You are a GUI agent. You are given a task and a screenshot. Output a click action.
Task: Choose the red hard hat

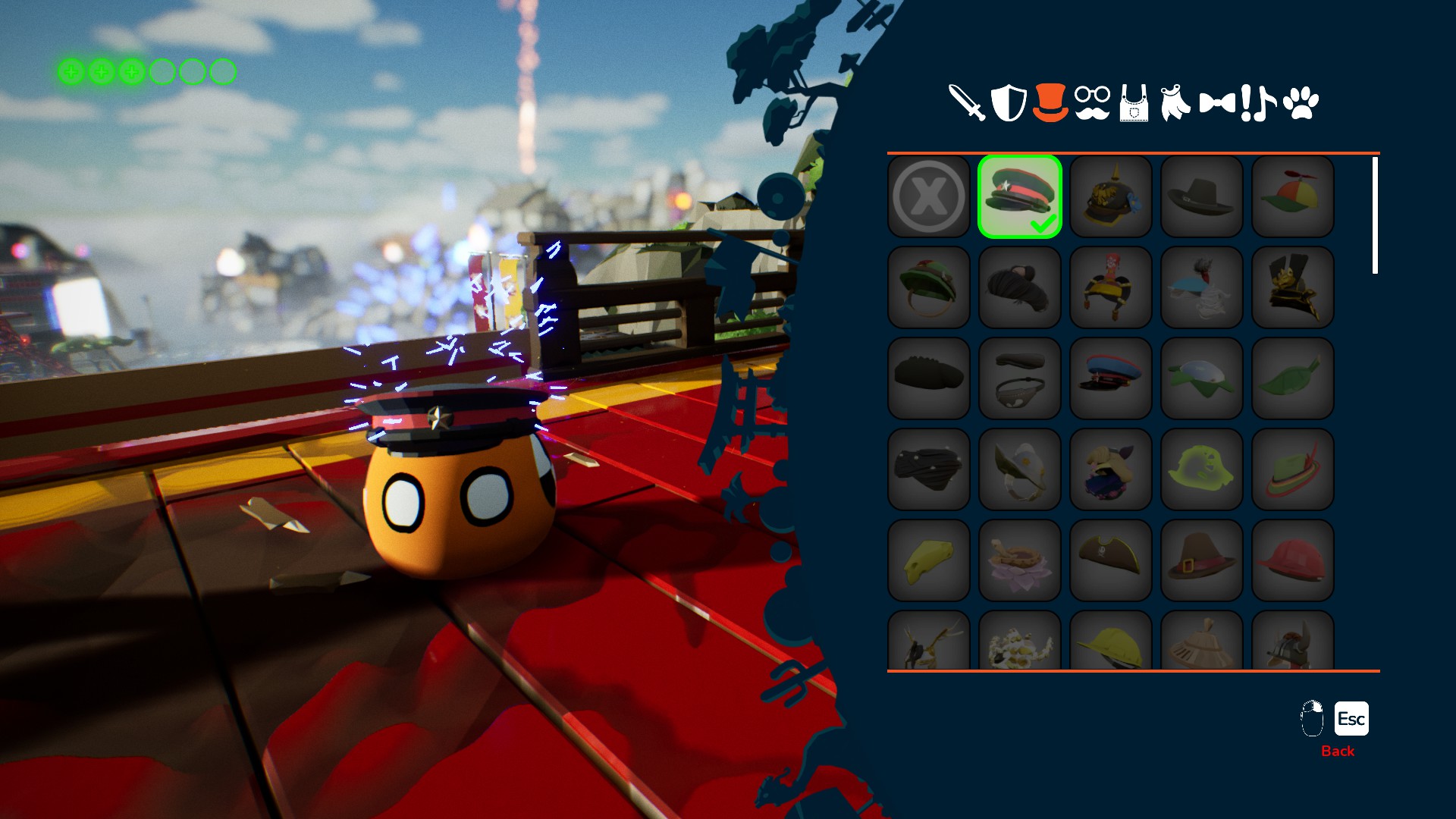pos(1293,560)
